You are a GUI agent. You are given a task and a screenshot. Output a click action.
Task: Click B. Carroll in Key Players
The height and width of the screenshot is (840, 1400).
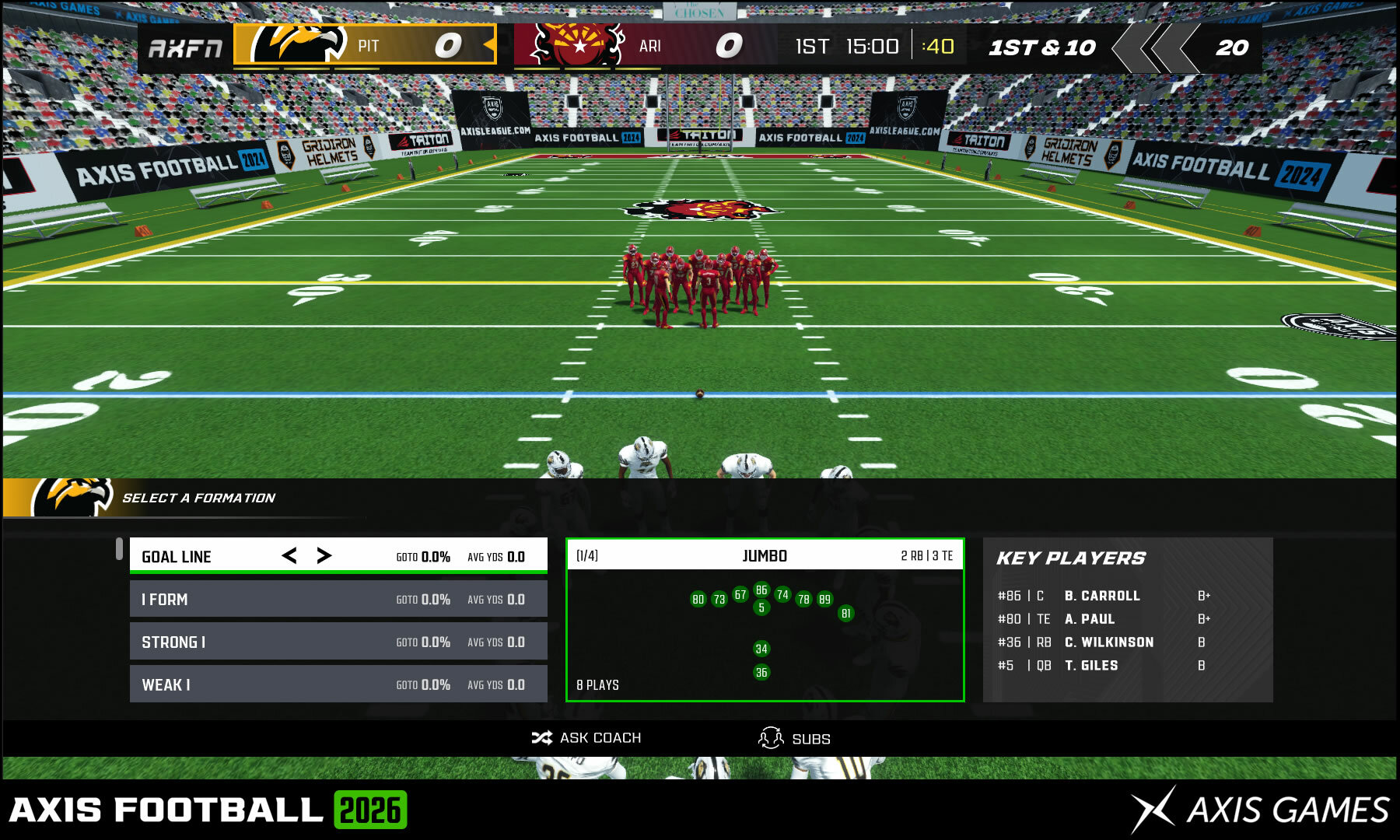coord(1101,596)
